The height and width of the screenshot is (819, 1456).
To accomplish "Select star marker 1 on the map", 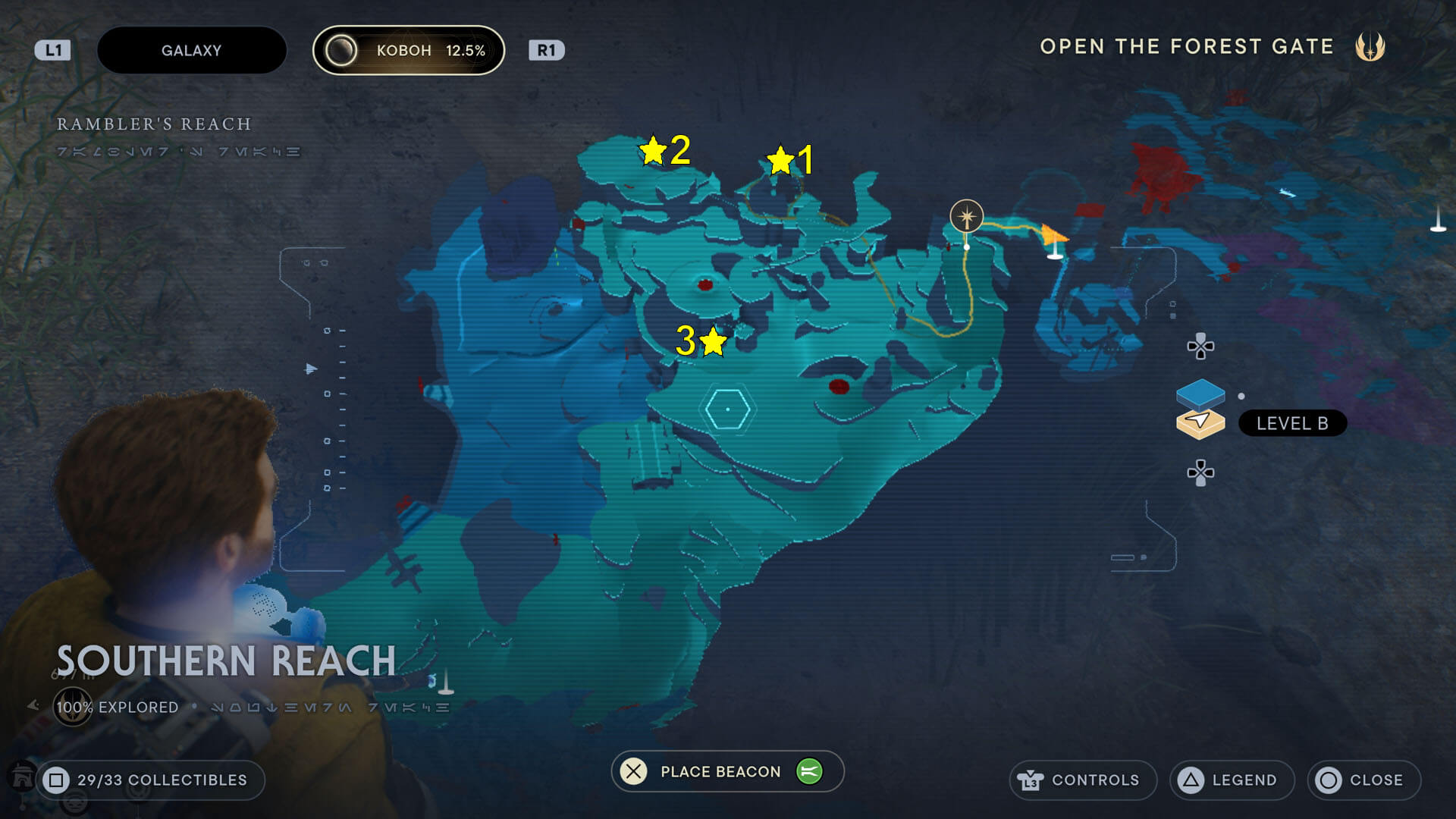I will pos(780,159).
